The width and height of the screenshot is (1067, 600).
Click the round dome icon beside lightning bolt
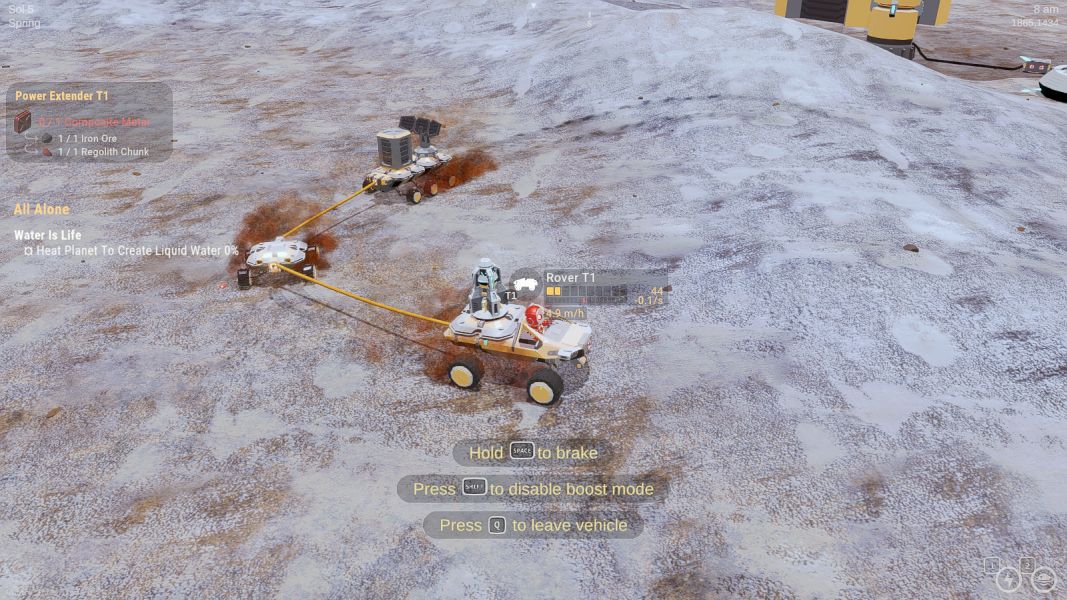[1043, 580]
